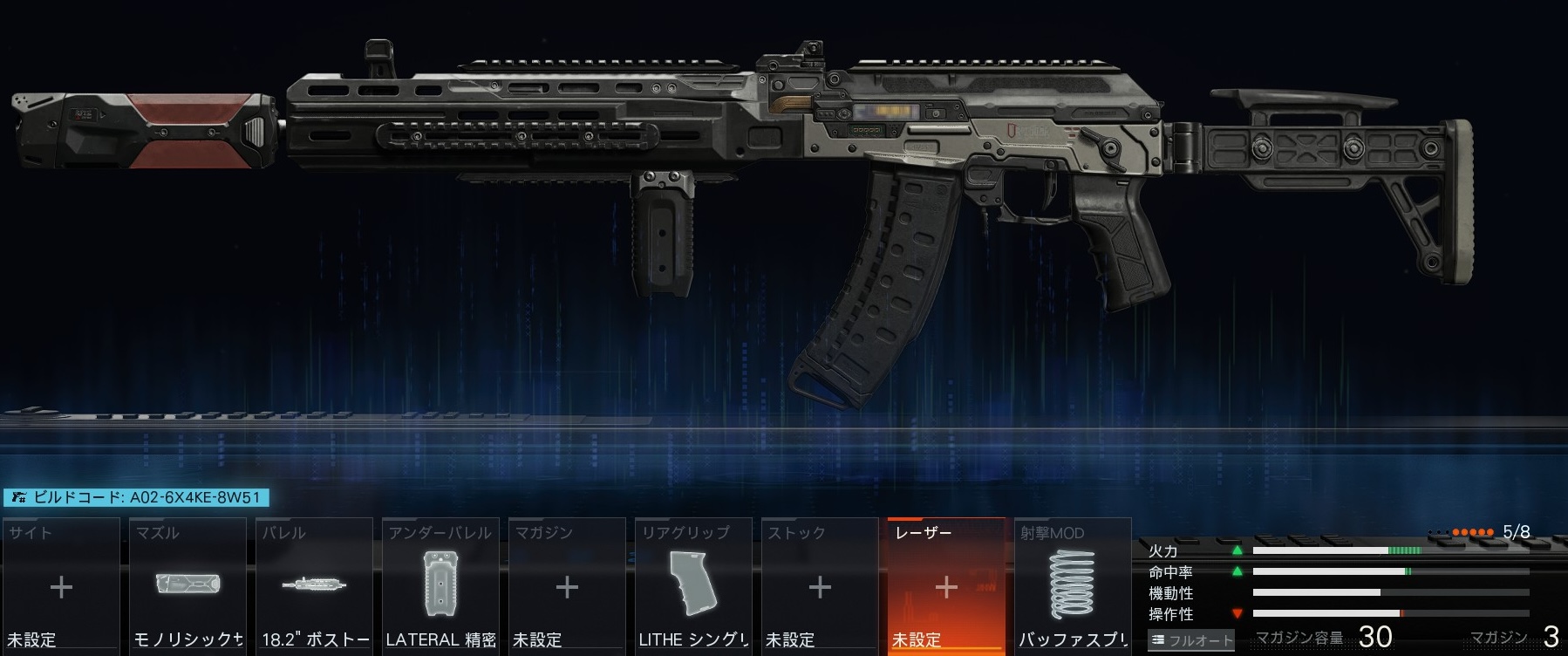1568x656 pixels.
Task: Open the 射撃MOD buffer spring slot
Action: click(x=1073, y=587)
